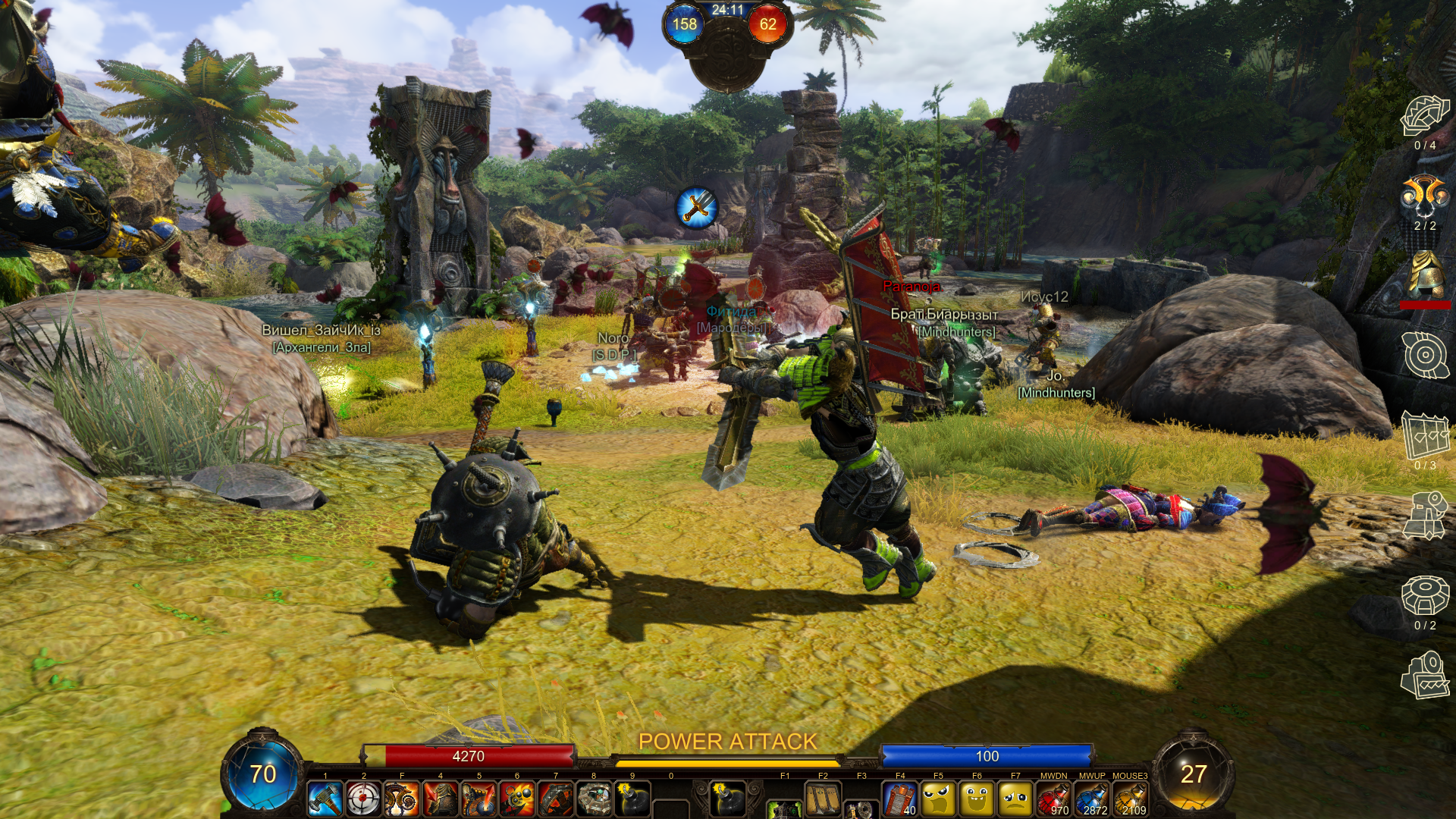Drink the blue mana potion
The height and width of the screenshot is (819, 1456).
1092,799
